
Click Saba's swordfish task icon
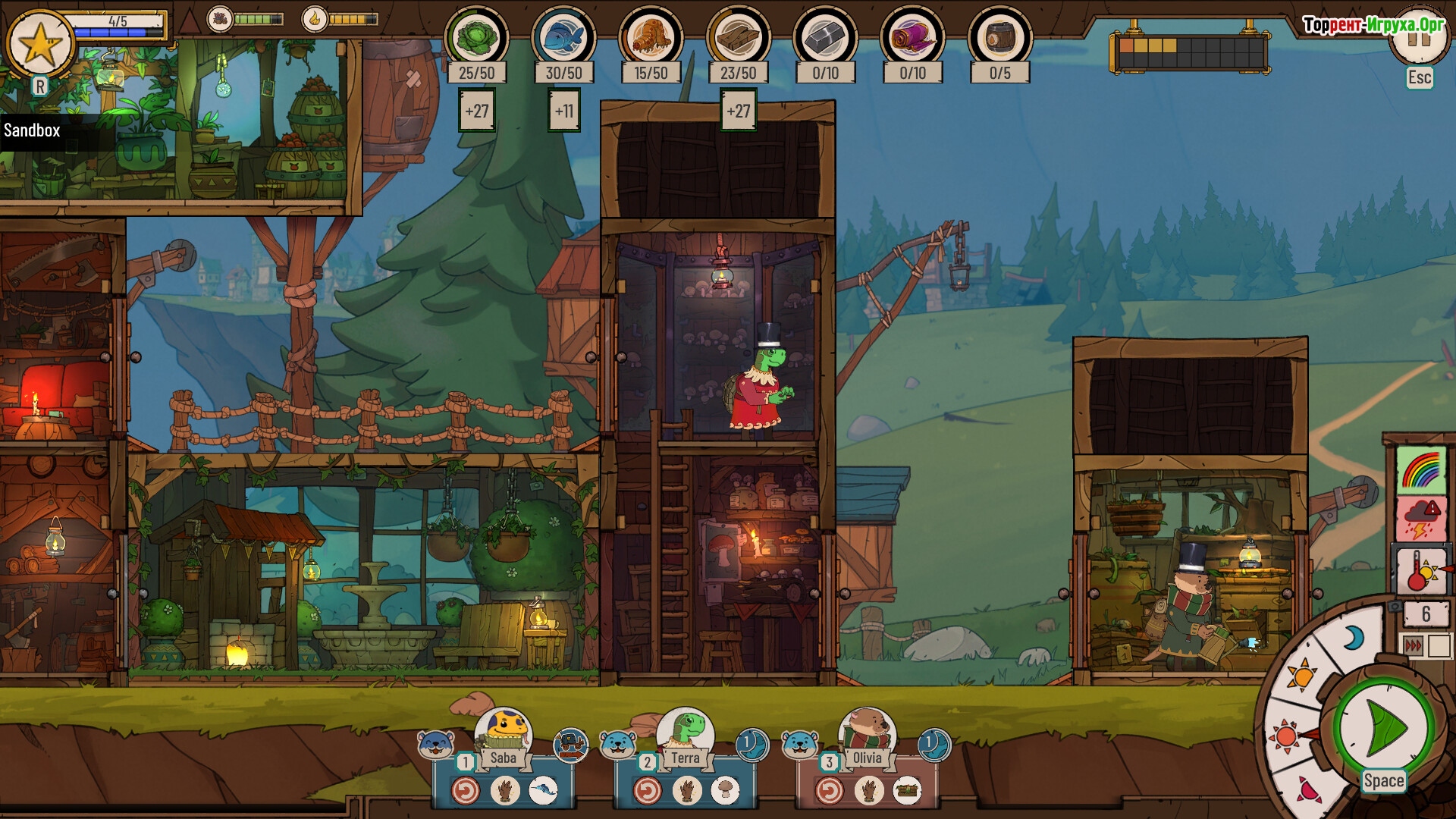click(x=543, y=791)
